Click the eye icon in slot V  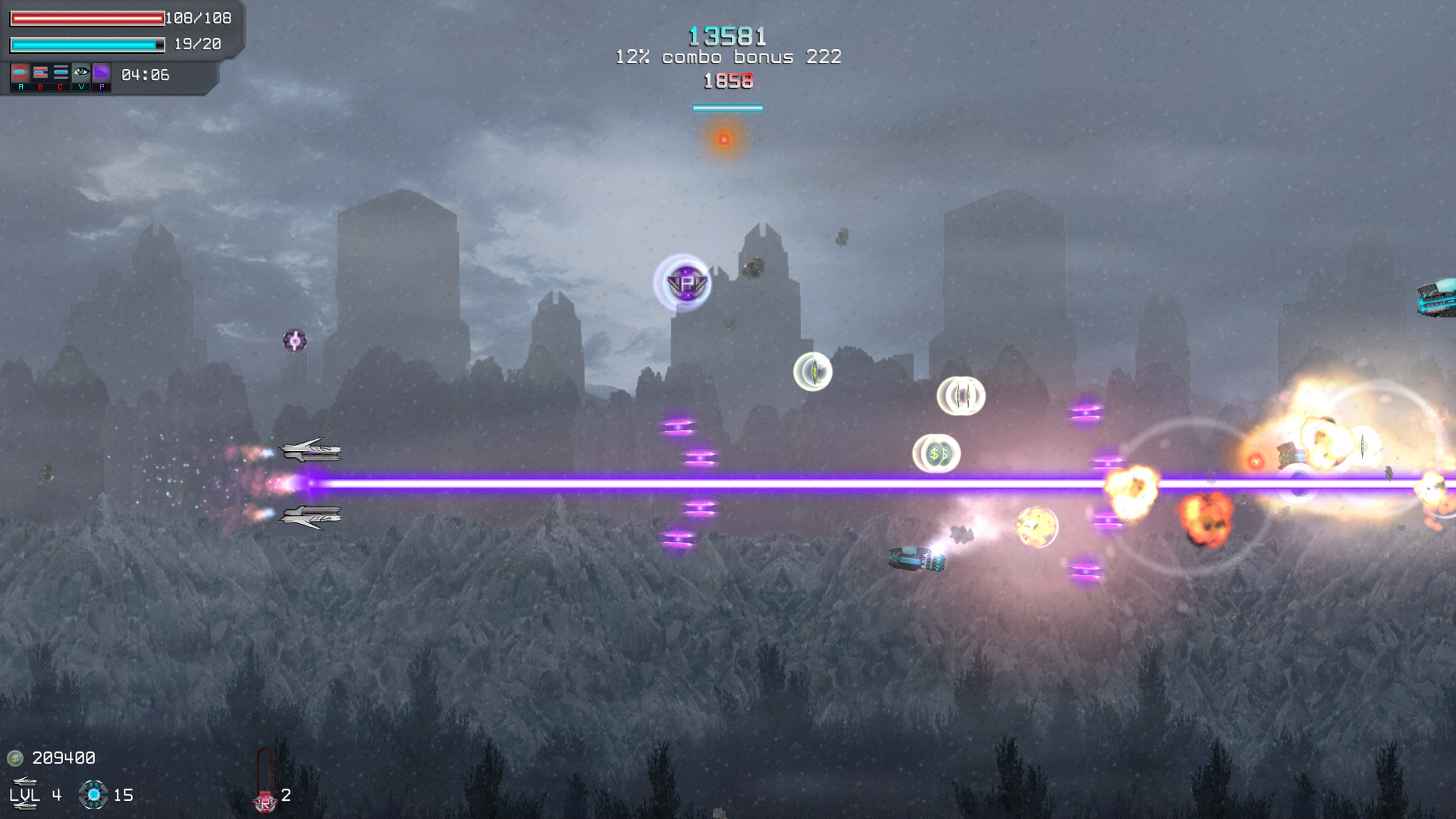81,72
